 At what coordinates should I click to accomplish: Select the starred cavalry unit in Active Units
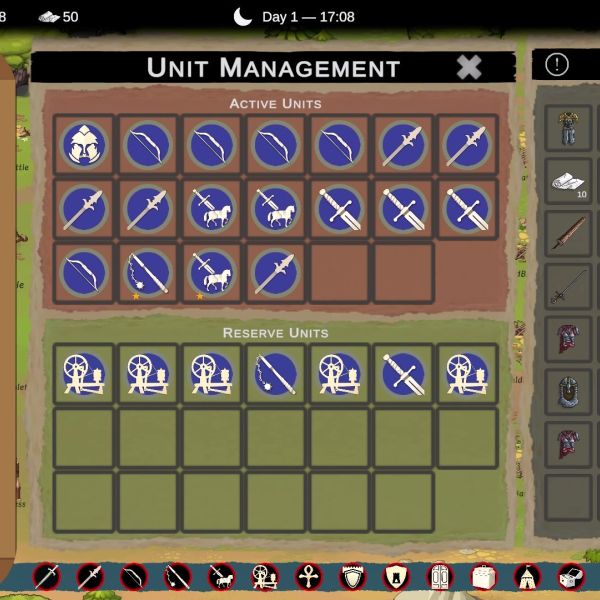pyautogui.click(x=211, y=273)
